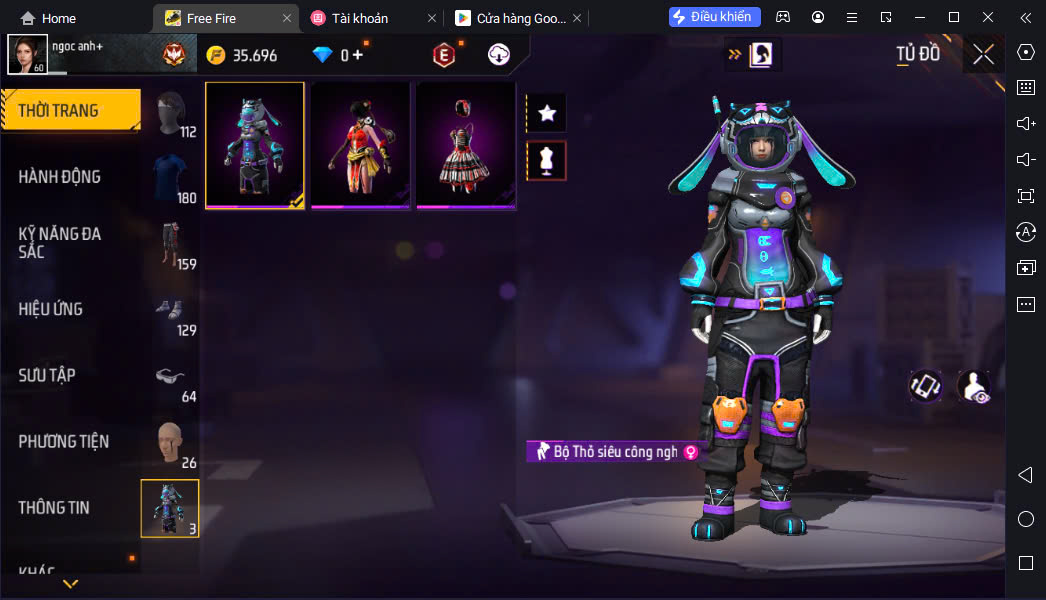Viewport: 1046px width, 600px height.
Task: Switch to the HÀNH ĐỘNG category
Action: 60,177
